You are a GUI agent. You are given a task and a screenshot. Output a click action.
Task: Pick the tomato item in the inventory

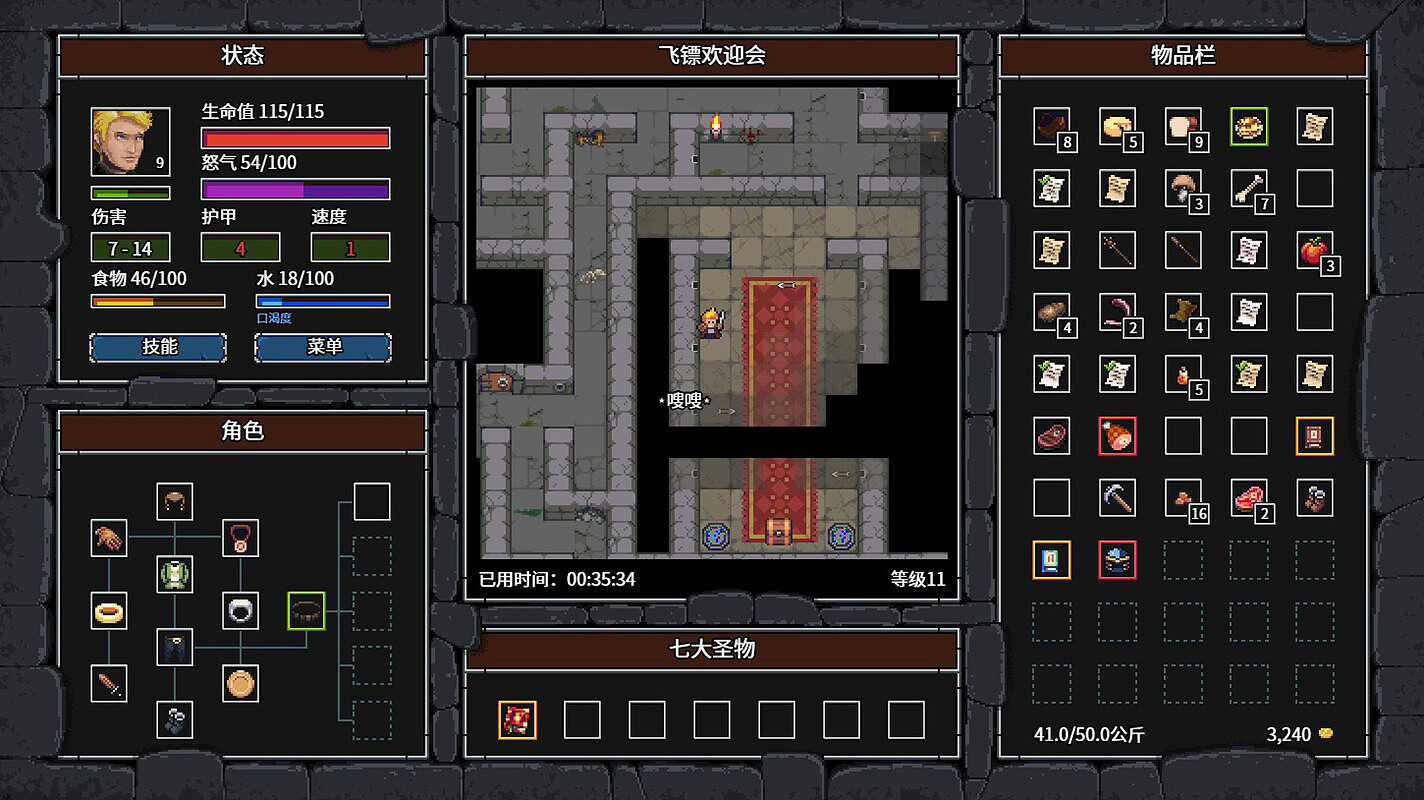coord(1314,251)
